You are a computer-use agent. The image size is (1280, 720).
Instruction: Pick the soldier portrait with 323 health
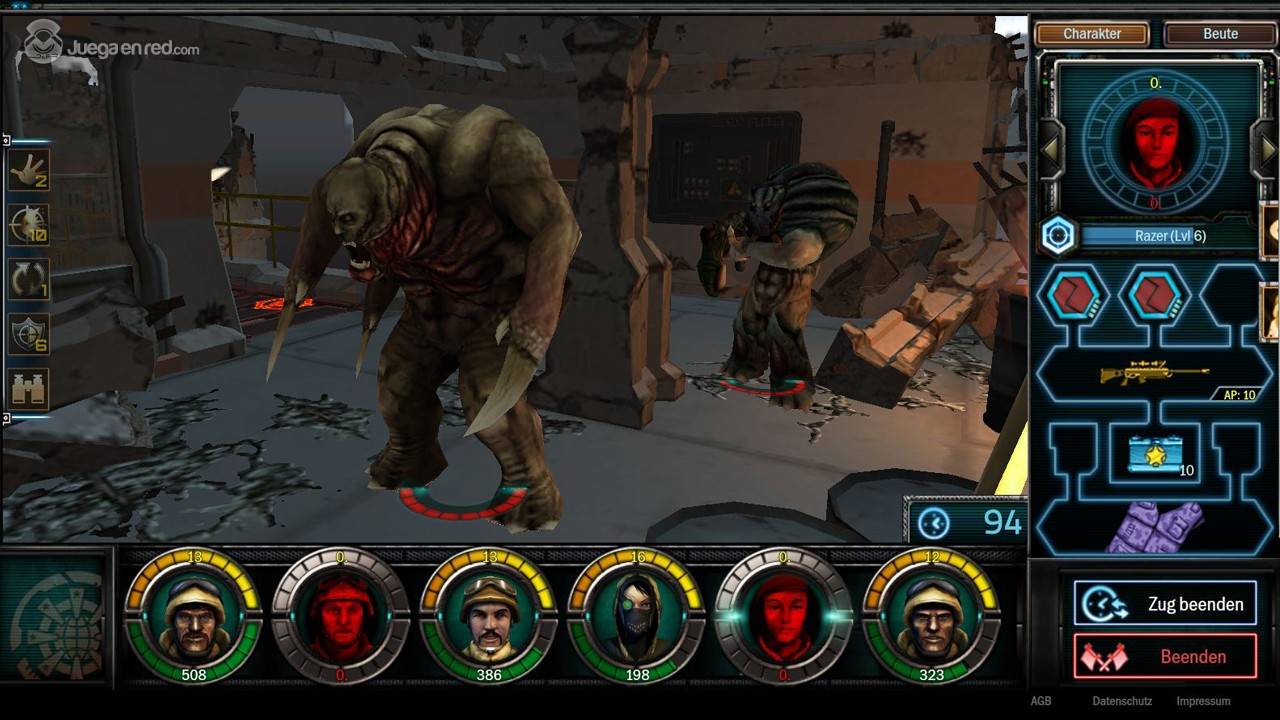pos(932,617)
